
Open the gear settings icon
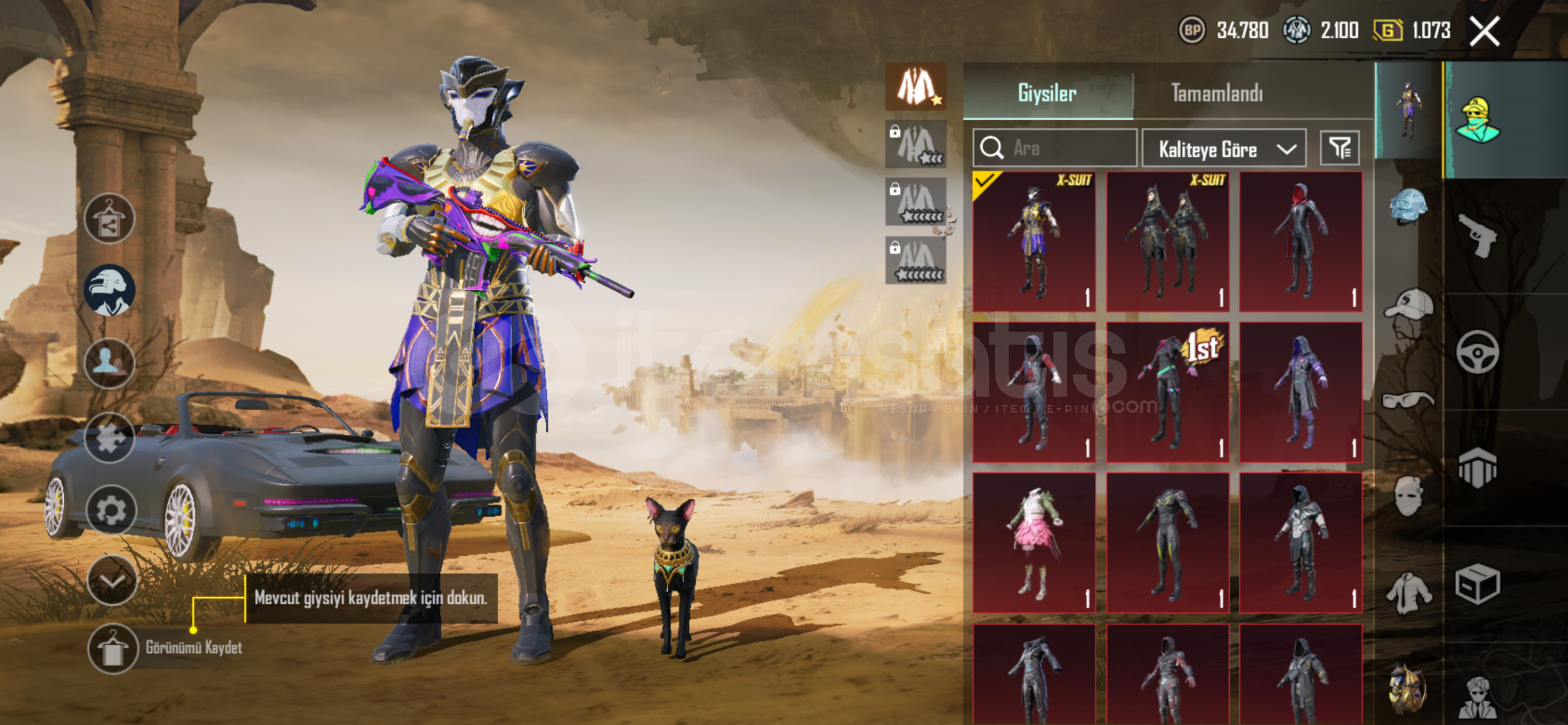point(111,510)
